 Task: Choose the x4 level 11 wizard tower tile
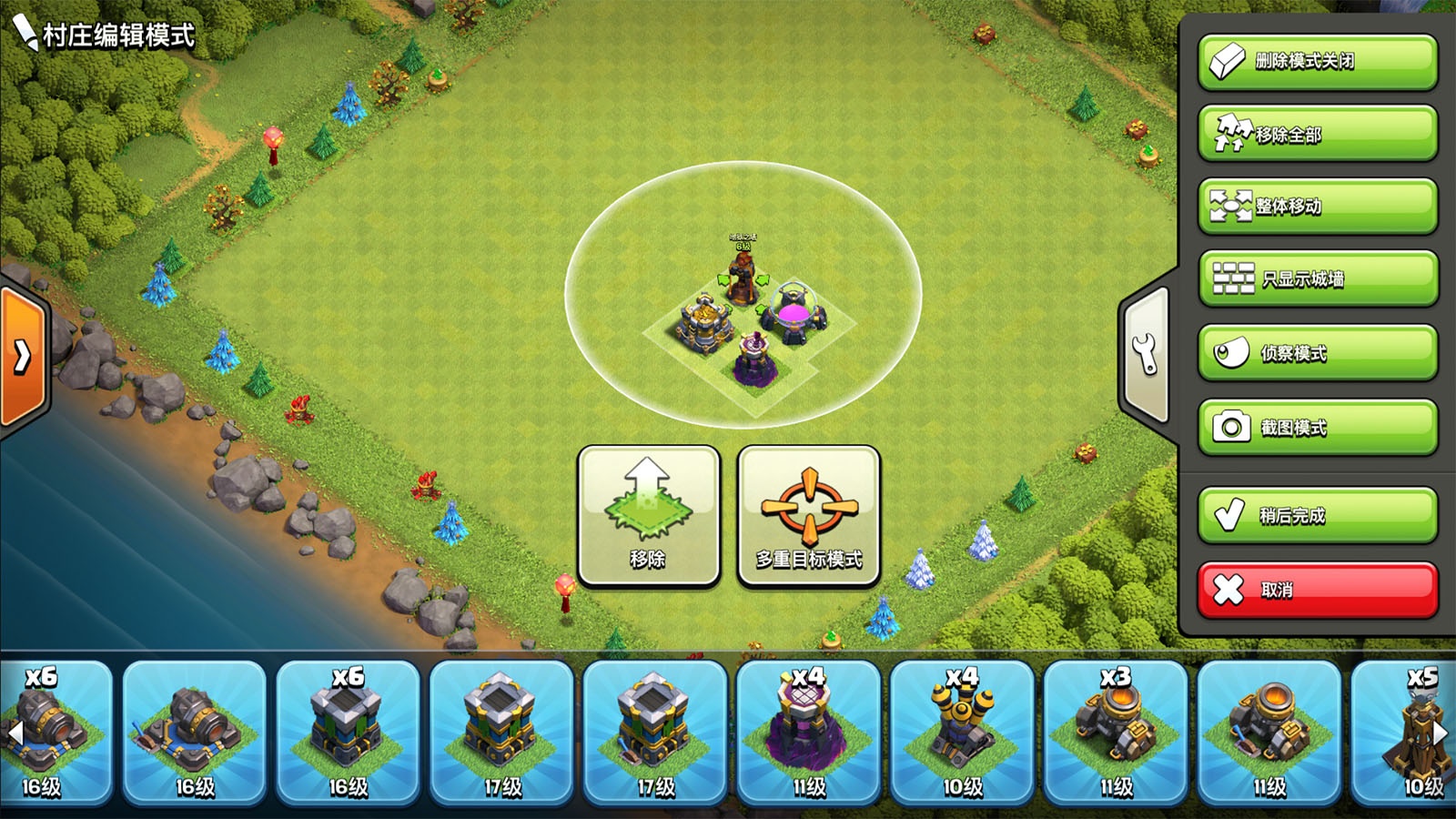pyautogui.click(x=808, y=732)
